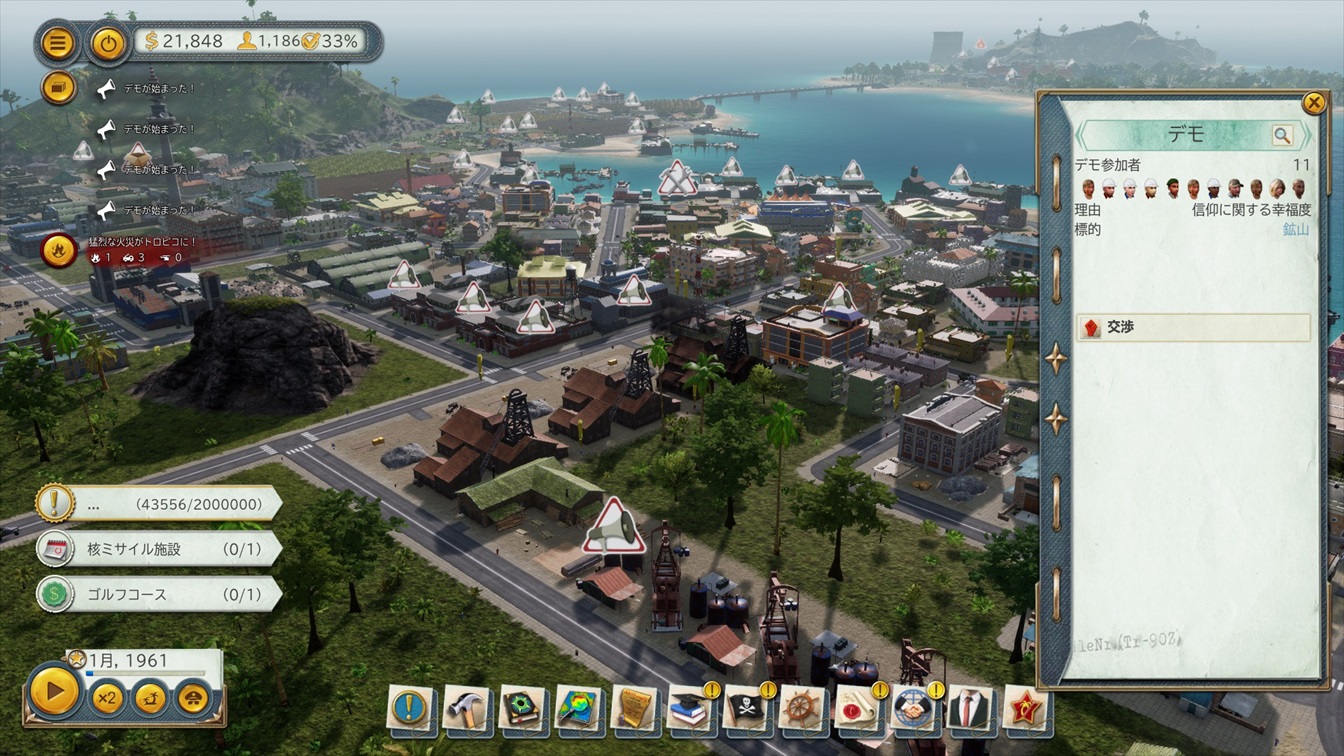Open the hammer build menu
The height and width of the screenshot is (756, 1344).
(466, 709)
